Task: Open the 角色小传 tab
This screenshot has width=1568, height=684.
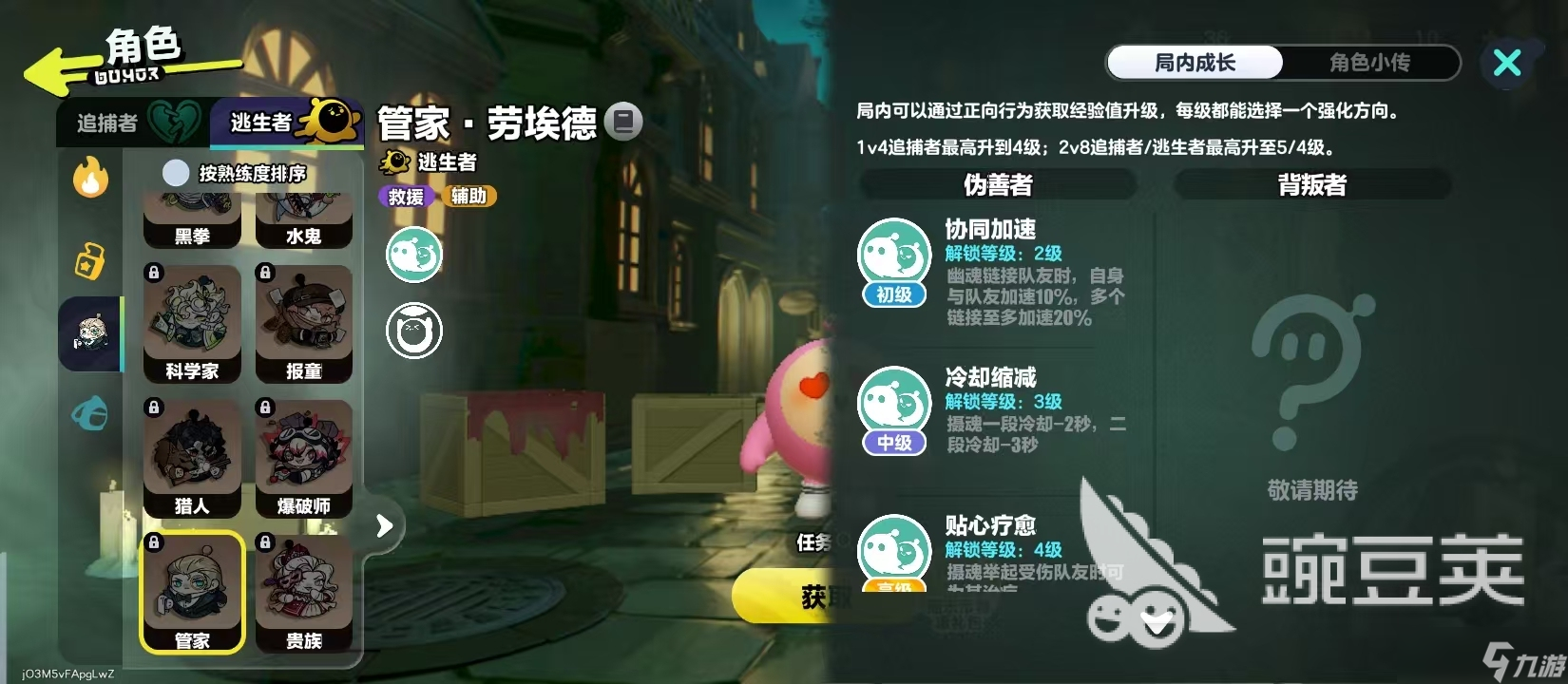Action: pos(1368,63)
